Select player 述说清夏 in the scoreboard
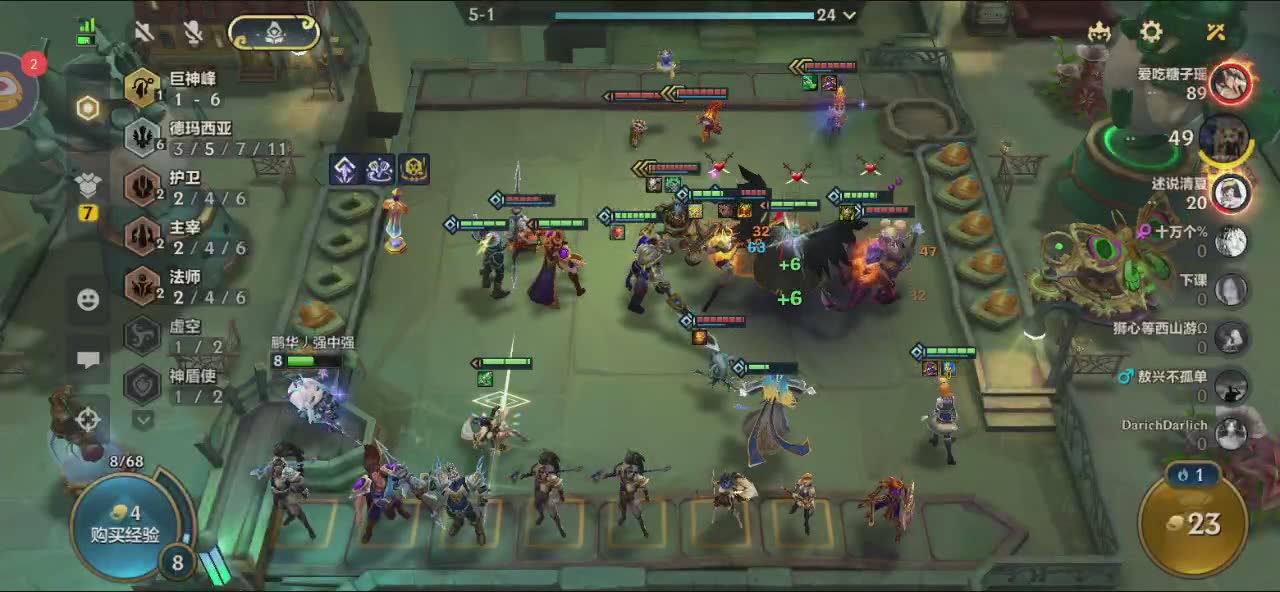This screenshot has height=592, width=1280. click(1231, 191)
